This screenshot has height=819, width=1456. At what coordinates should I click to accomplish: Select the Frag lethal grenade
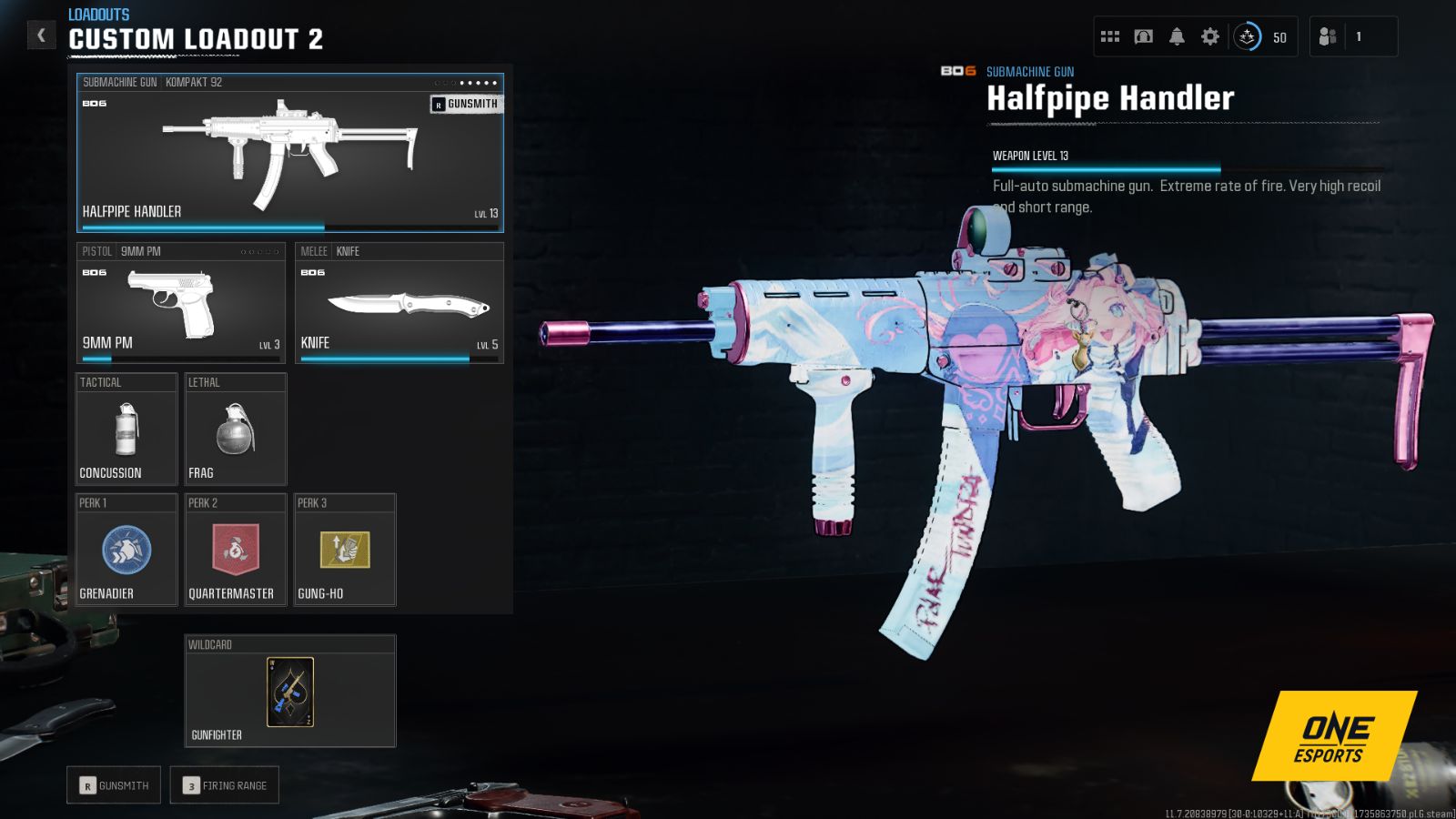tap(235, 428)
